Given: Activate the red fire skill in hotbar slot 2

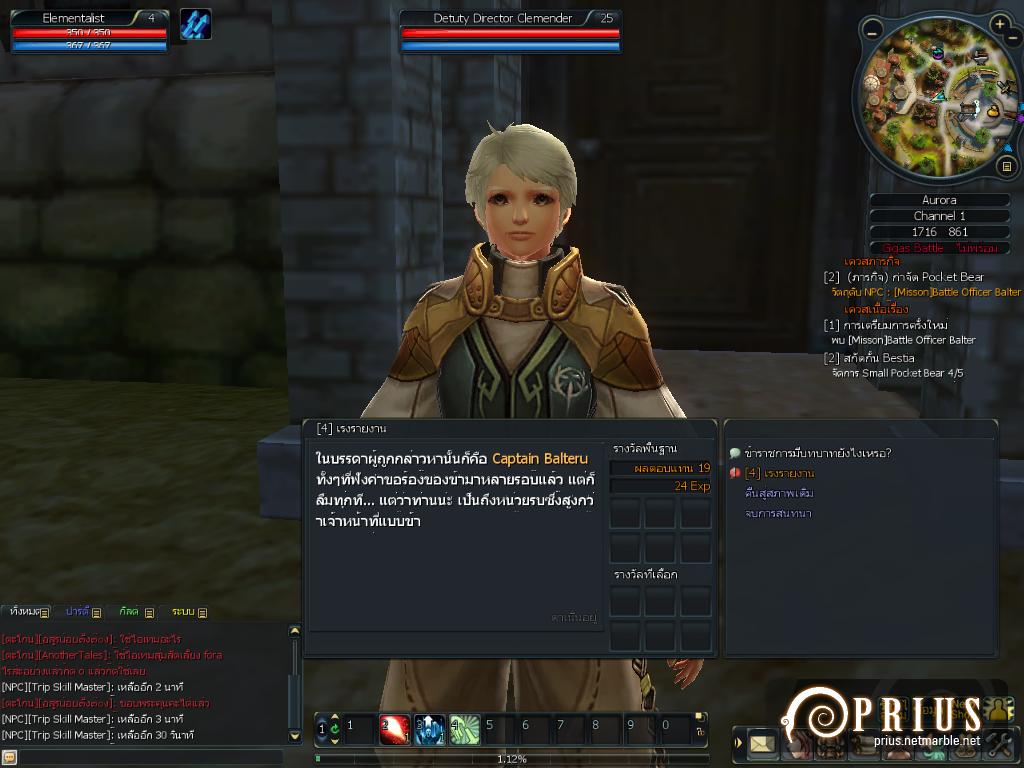Looking at the screenshot, I should click(x=396, y=730).
